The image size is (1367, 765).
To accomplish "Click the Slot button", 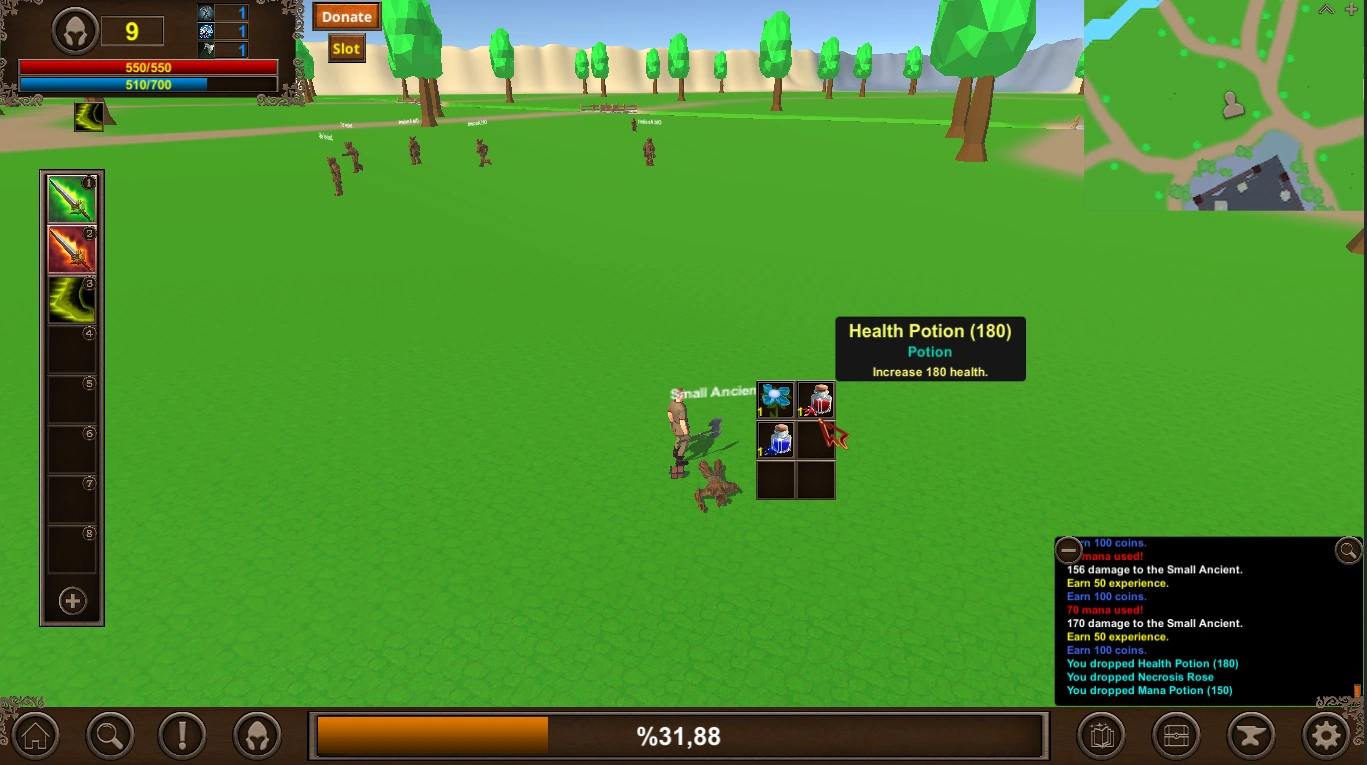I will (x=346, y=48).
